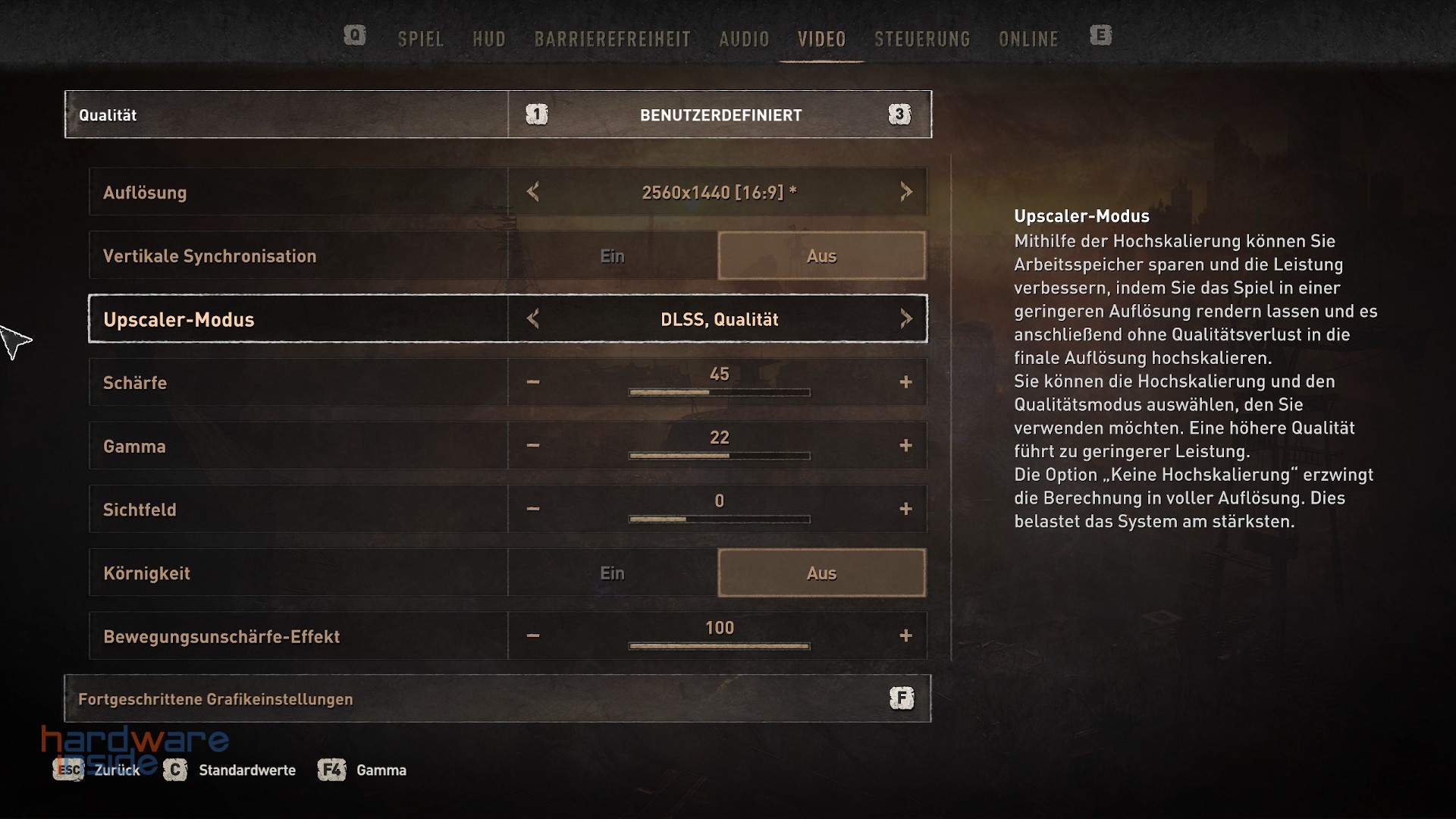The height and width of the screenshot is (819, 1456).
Task: Go to the BARRIEREFREIHEIT tab
Action: point(612,39)
